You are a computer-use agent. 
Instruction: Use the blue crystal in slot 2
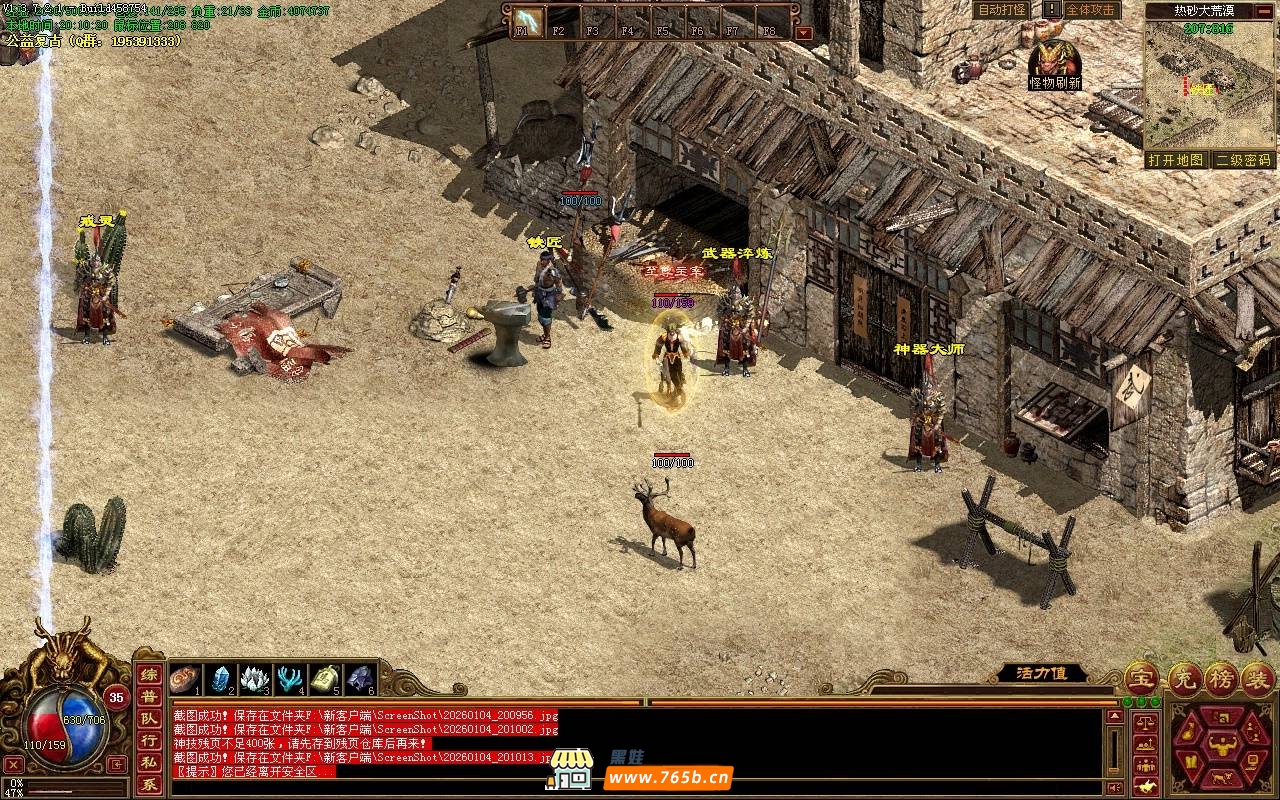pos(221,679)
